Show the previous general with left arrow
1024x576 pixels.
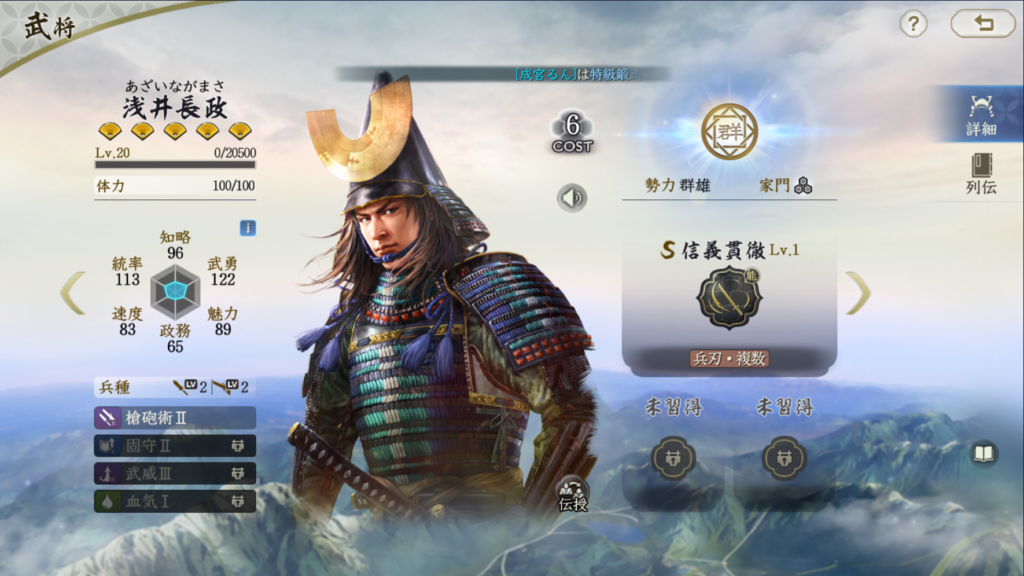pyautogui.click(x=72, y=292)
